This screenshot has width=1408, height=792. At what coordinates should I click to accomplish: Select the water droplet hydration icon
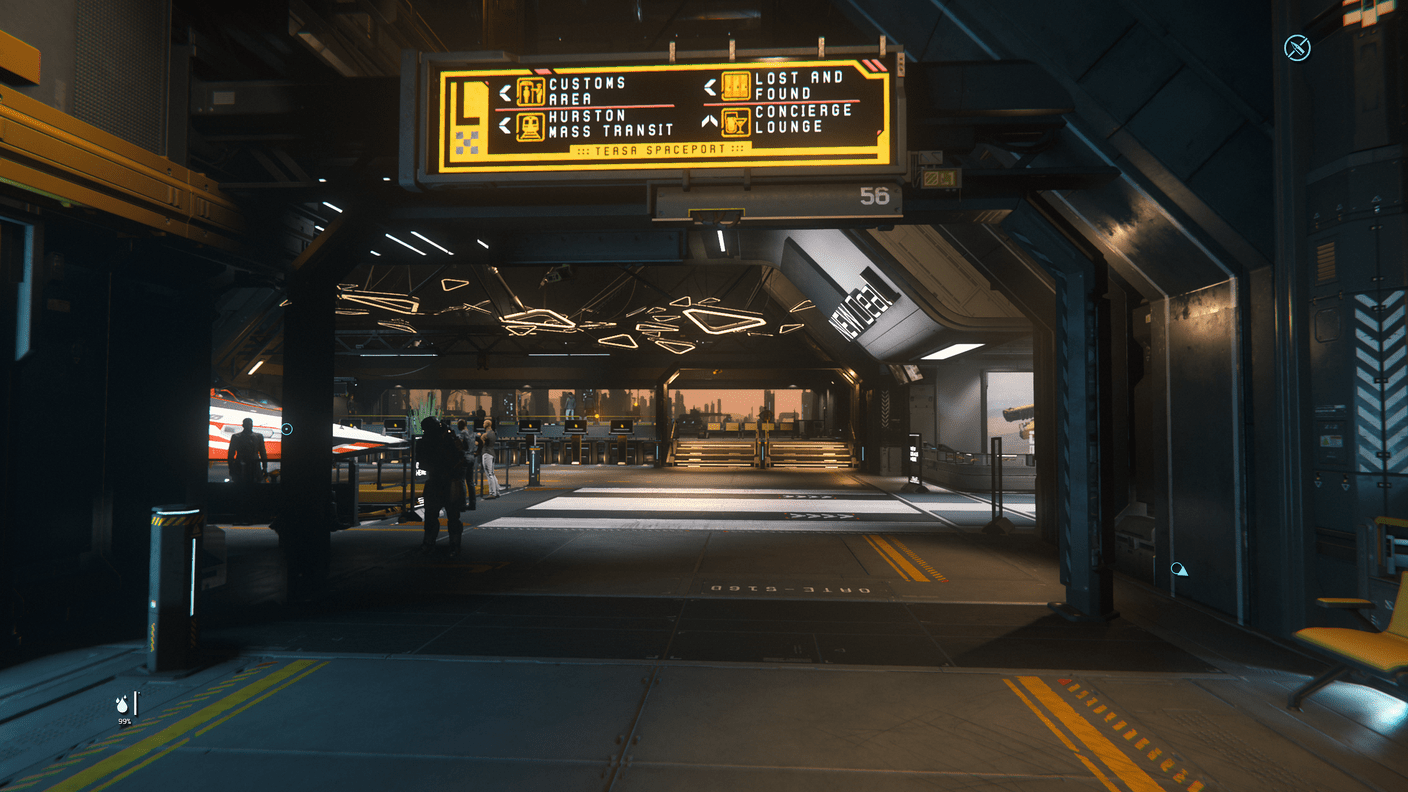pyautogui.click(x=123, y=704)
